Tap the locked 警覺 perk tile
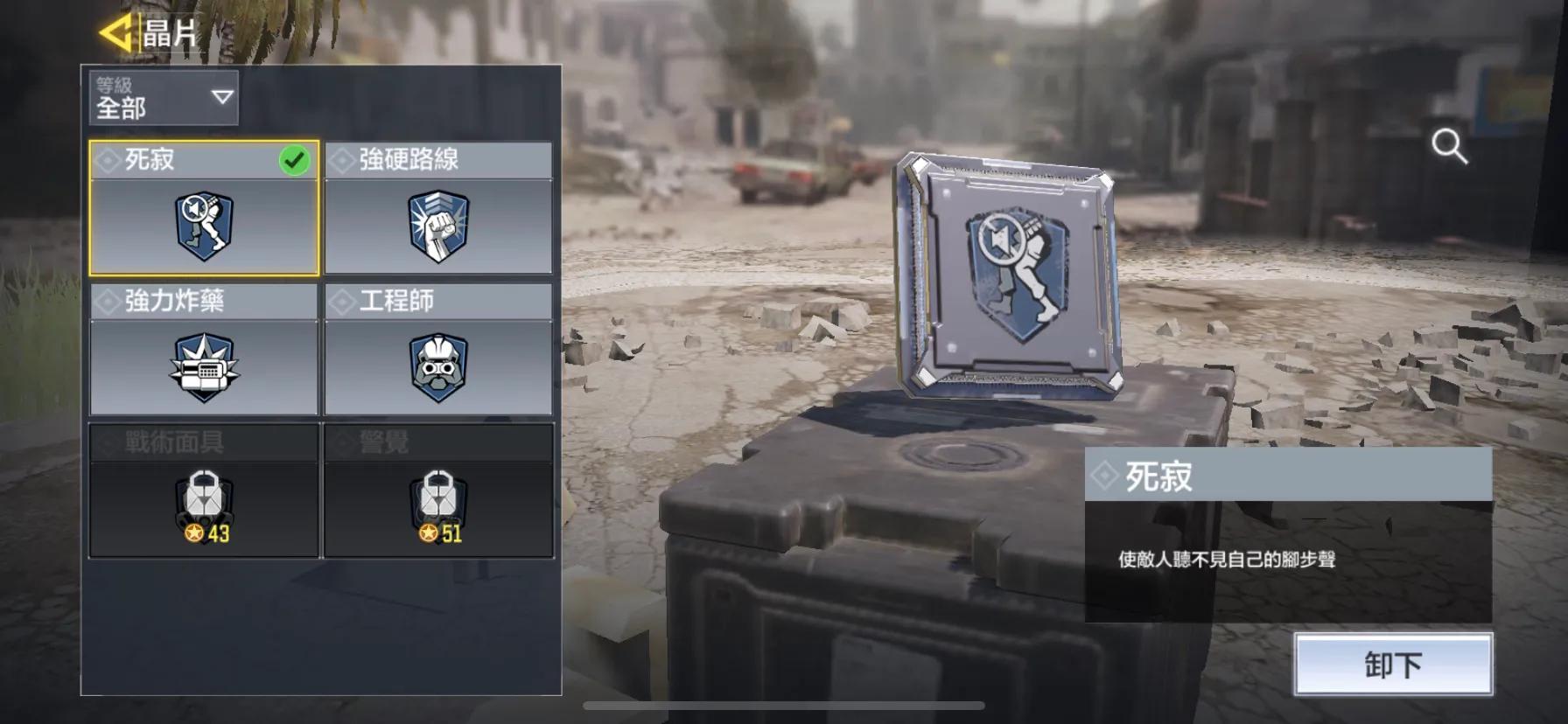 (x=438, y=491)
